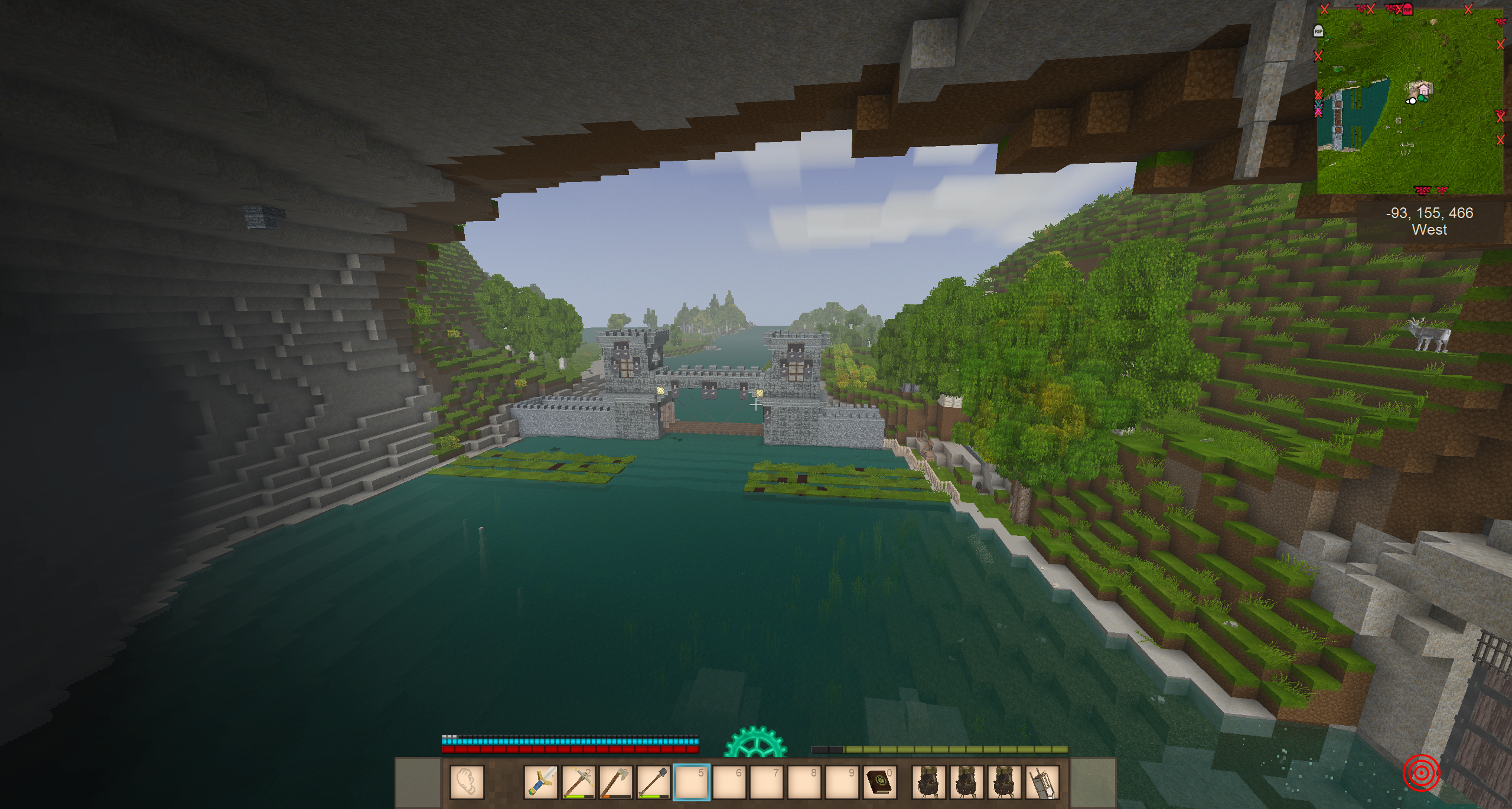This screenshot has height=809, width=1512.
Task: Select the white RIP gravestone map marker
Action: (1318, 31)
